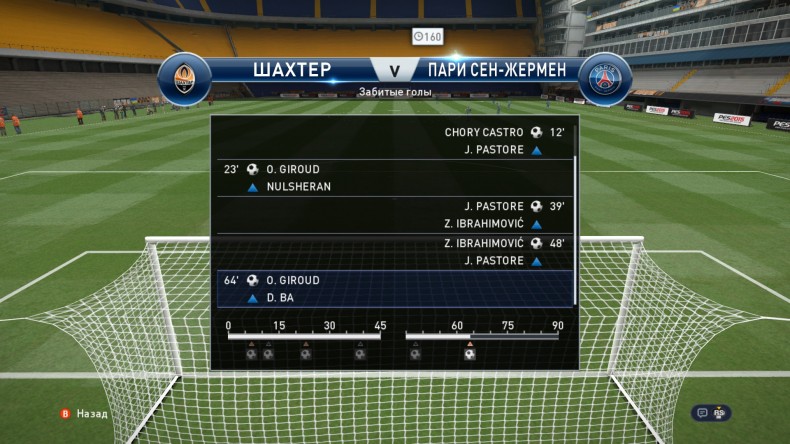Click the orange-highlighted goal marker on the timeline
The height and width of the screenshot is (444, 790).
tap(469, 353)
